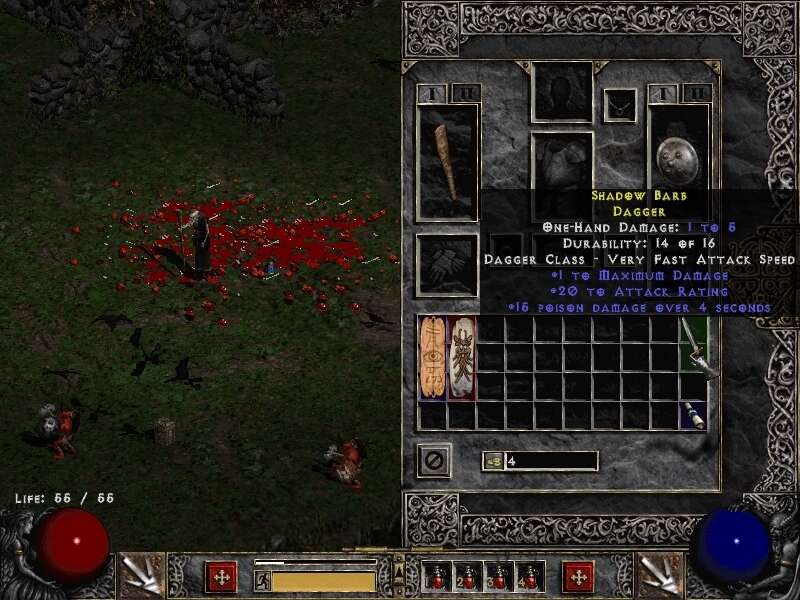Toggle the mini-panel arrow left of the belt
The height and width of the screenshot is (600, 800).
(399, 576)
